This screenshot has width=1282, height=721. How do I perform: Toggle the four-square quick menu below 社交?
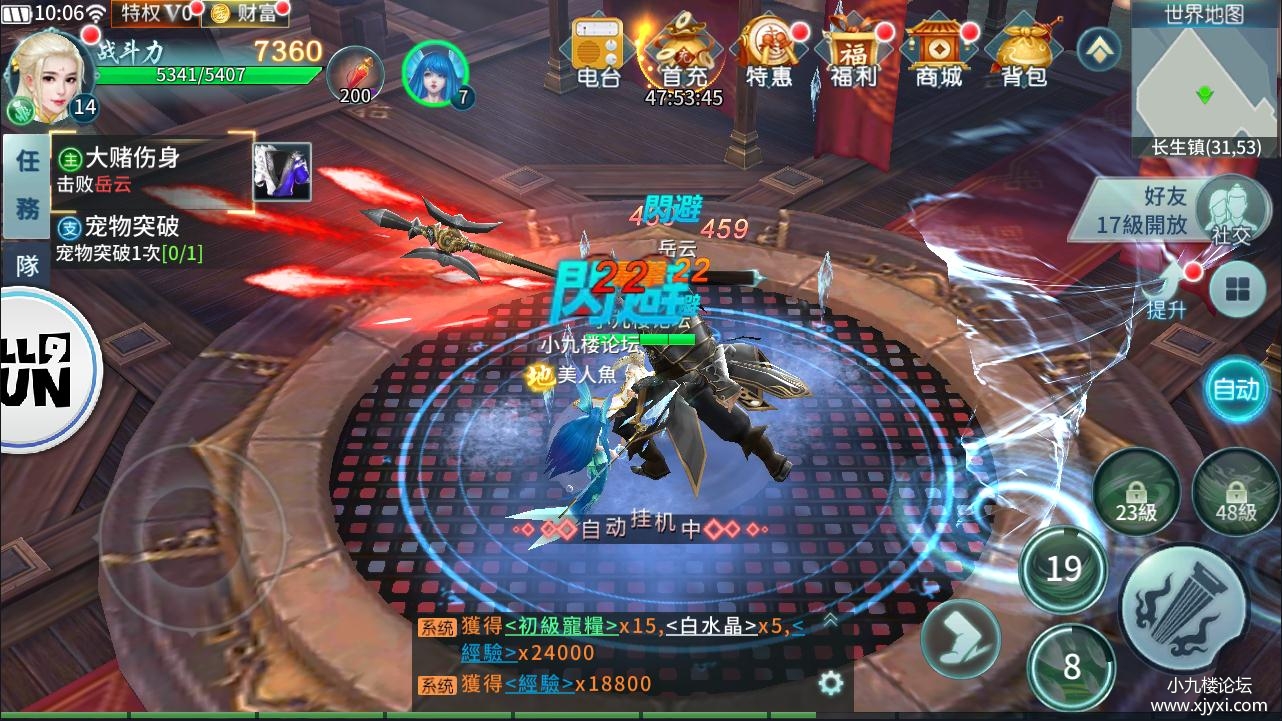tap(1238, 289)
